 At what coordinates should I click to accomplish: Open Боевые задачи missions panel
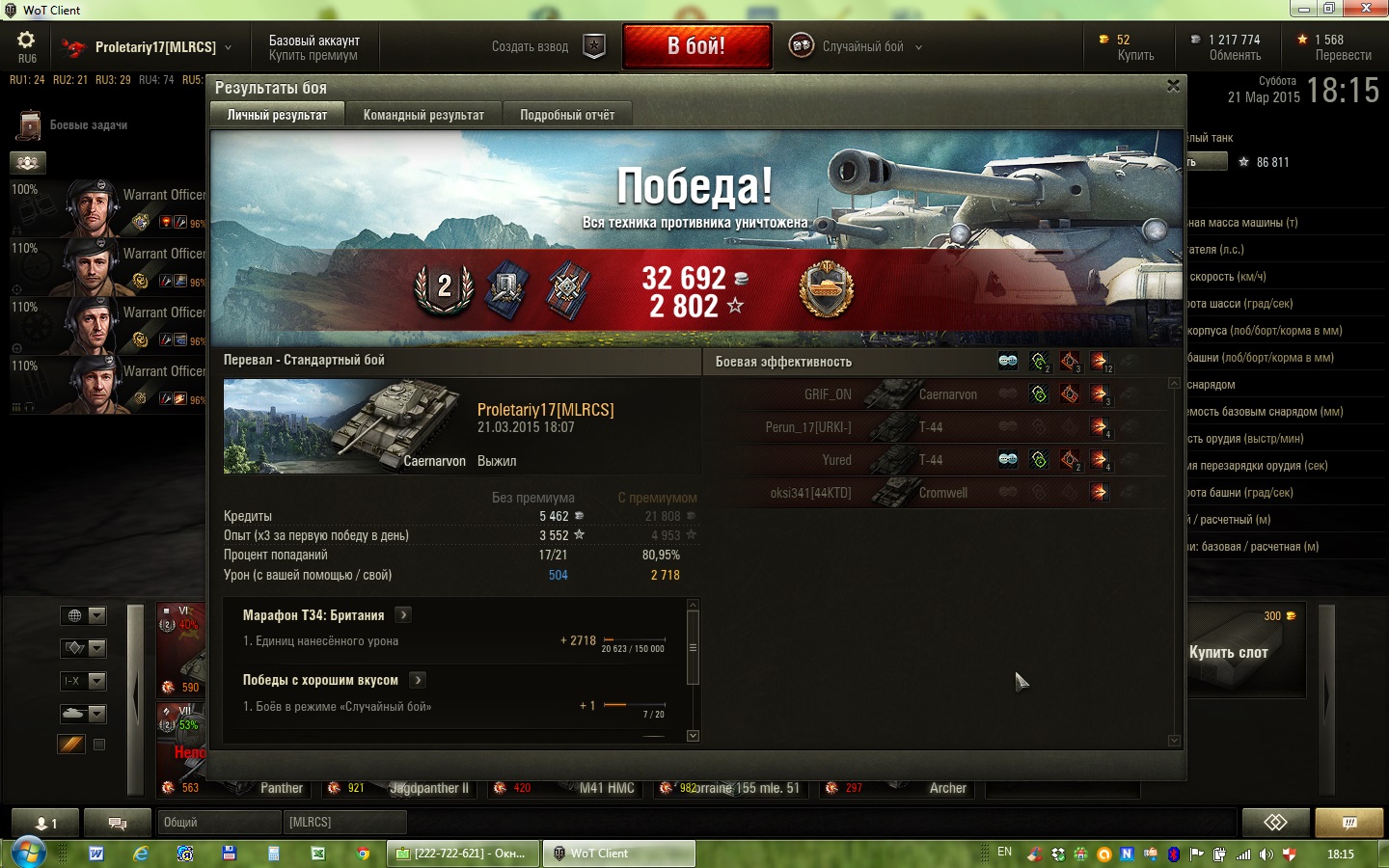pos(87,125)
